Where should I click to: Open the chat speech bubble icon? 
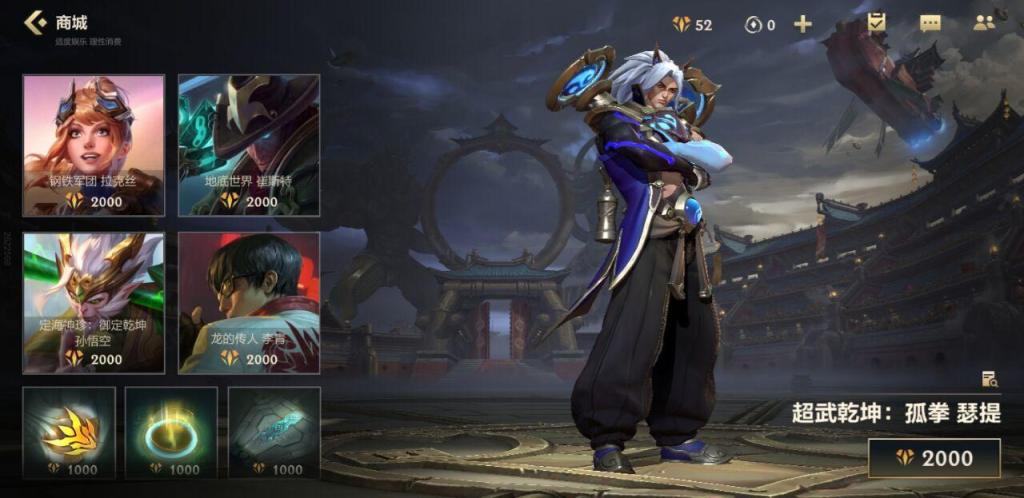tap(930, 23)
